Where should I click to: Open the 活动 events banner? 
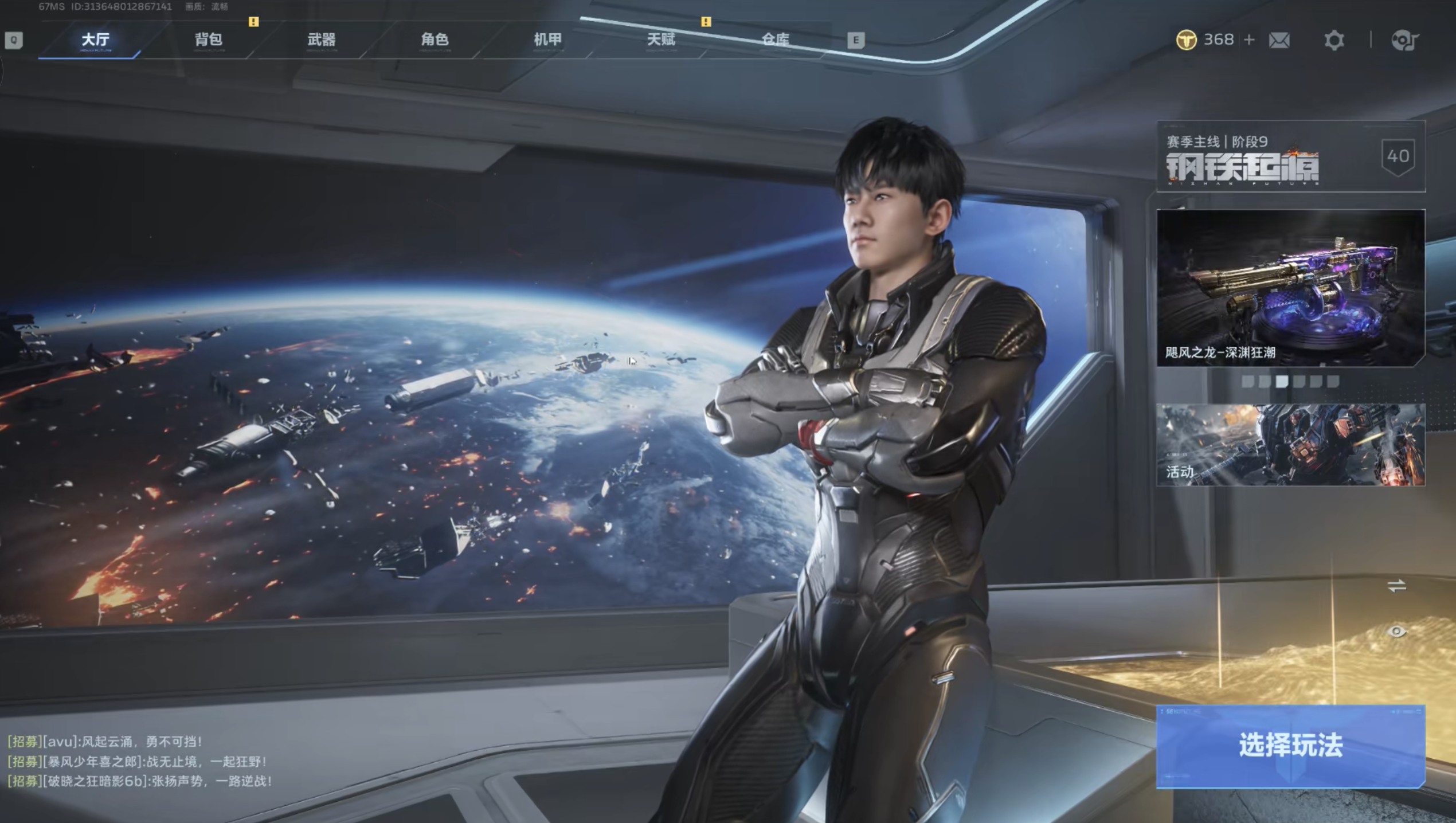pyautogui.click(x=1290, y=445)
